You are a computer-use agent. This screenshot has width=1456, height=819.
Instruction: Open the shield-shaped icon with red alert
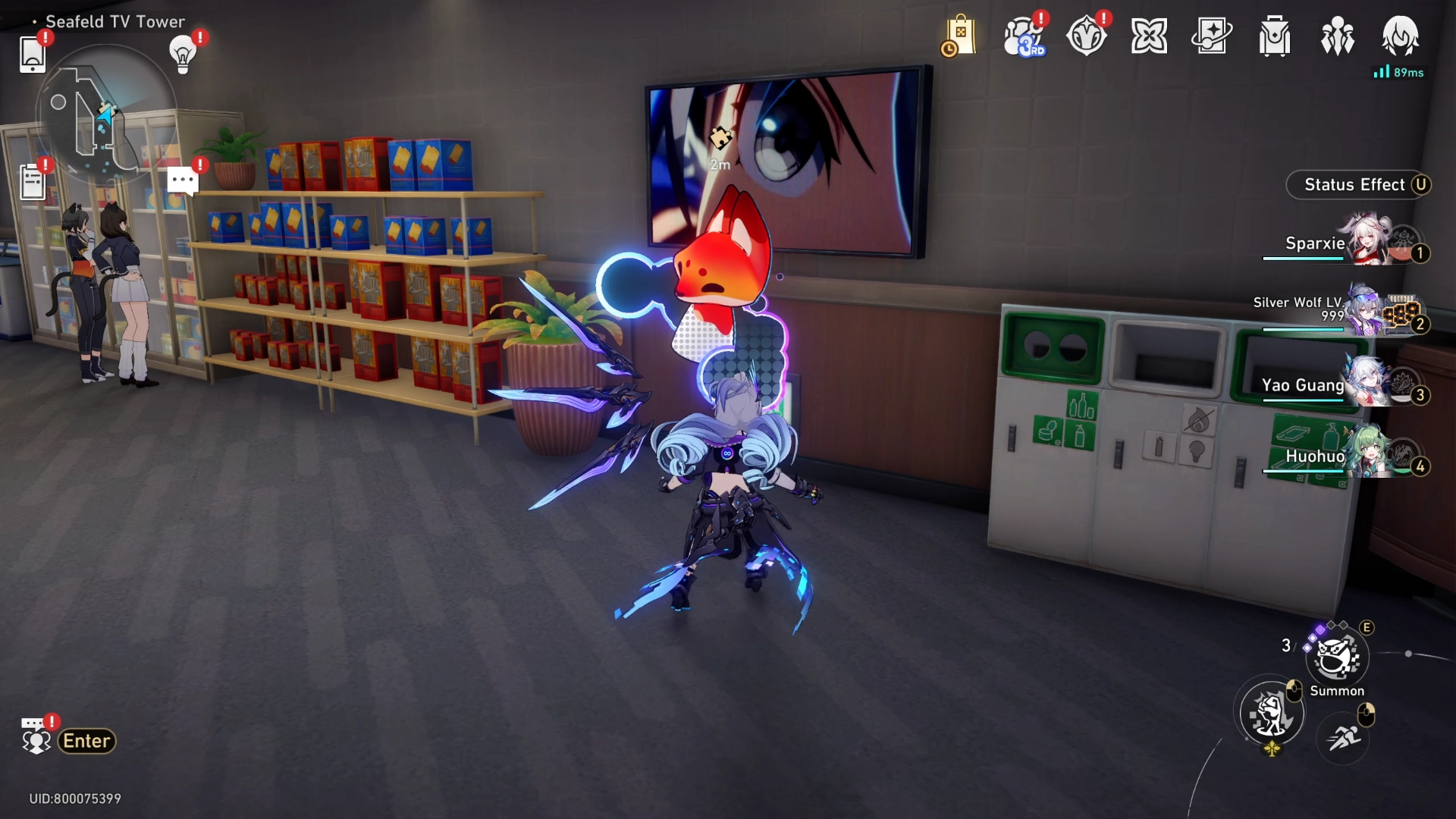[1086, 36]
